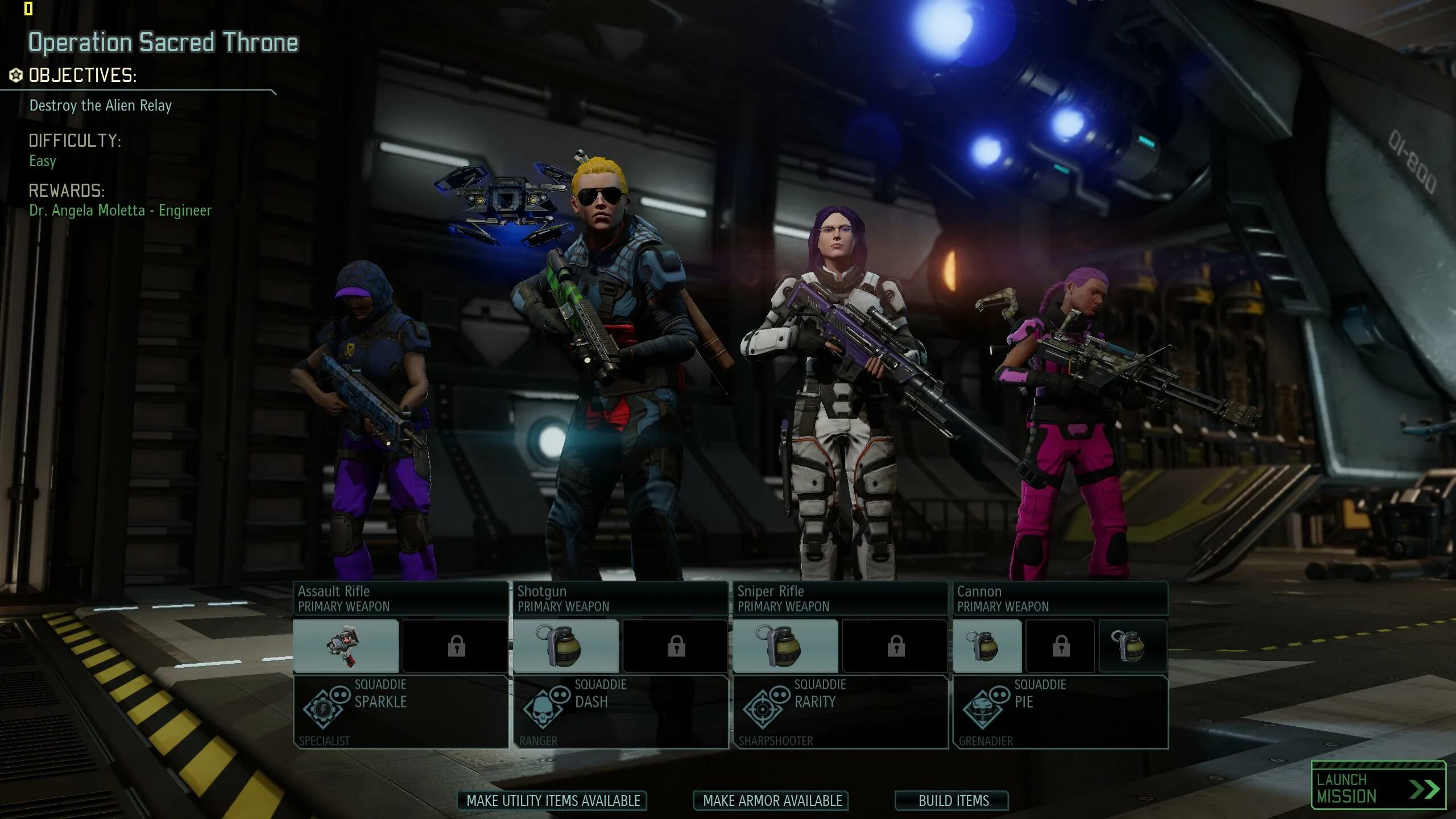The width and height of the screenshot is (1456, 819).
Task: Select Sparkle's medikit utility slot
Action: [x=346, y=646]
